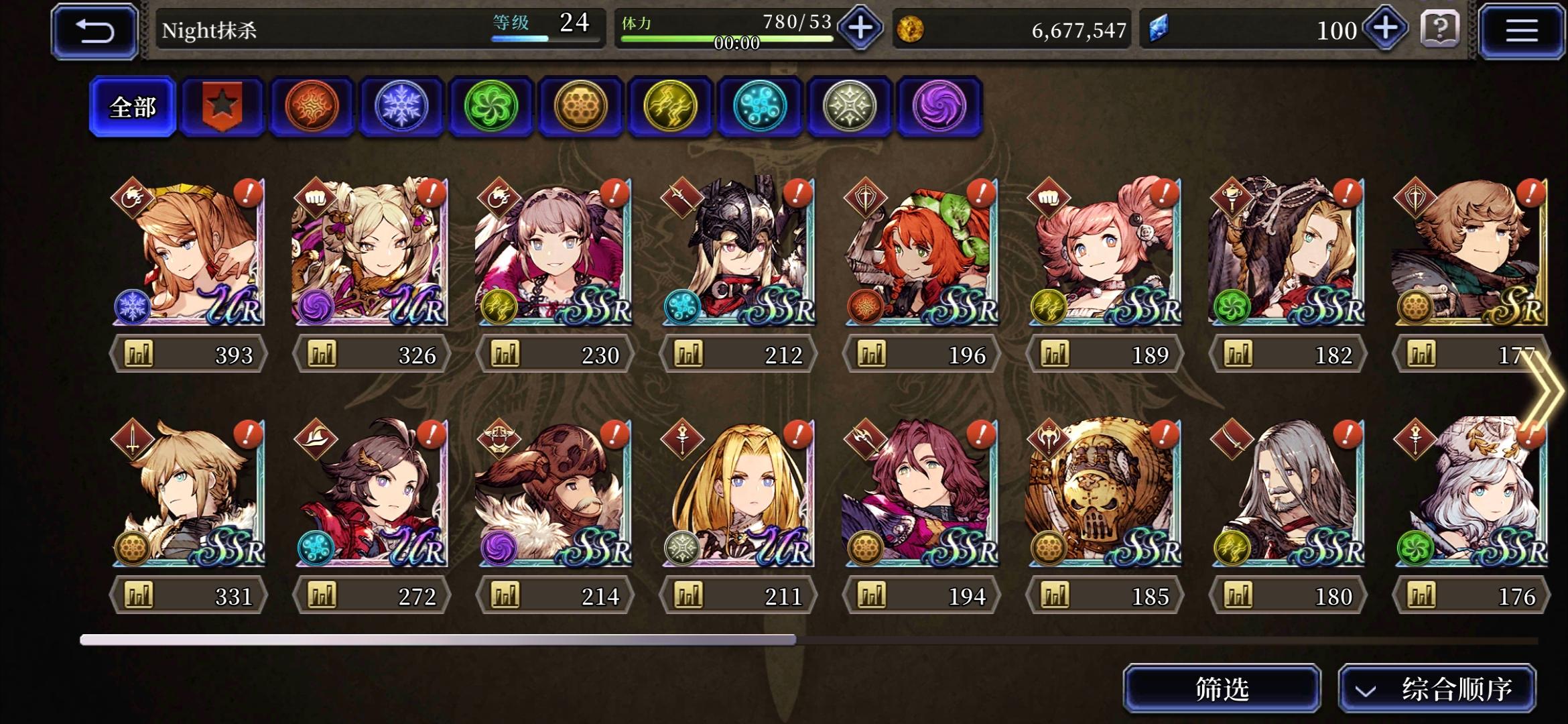1568x724 pixels.
Task: Tap the plus to refill 体力 stamina
Action: (x=858, y=29)
